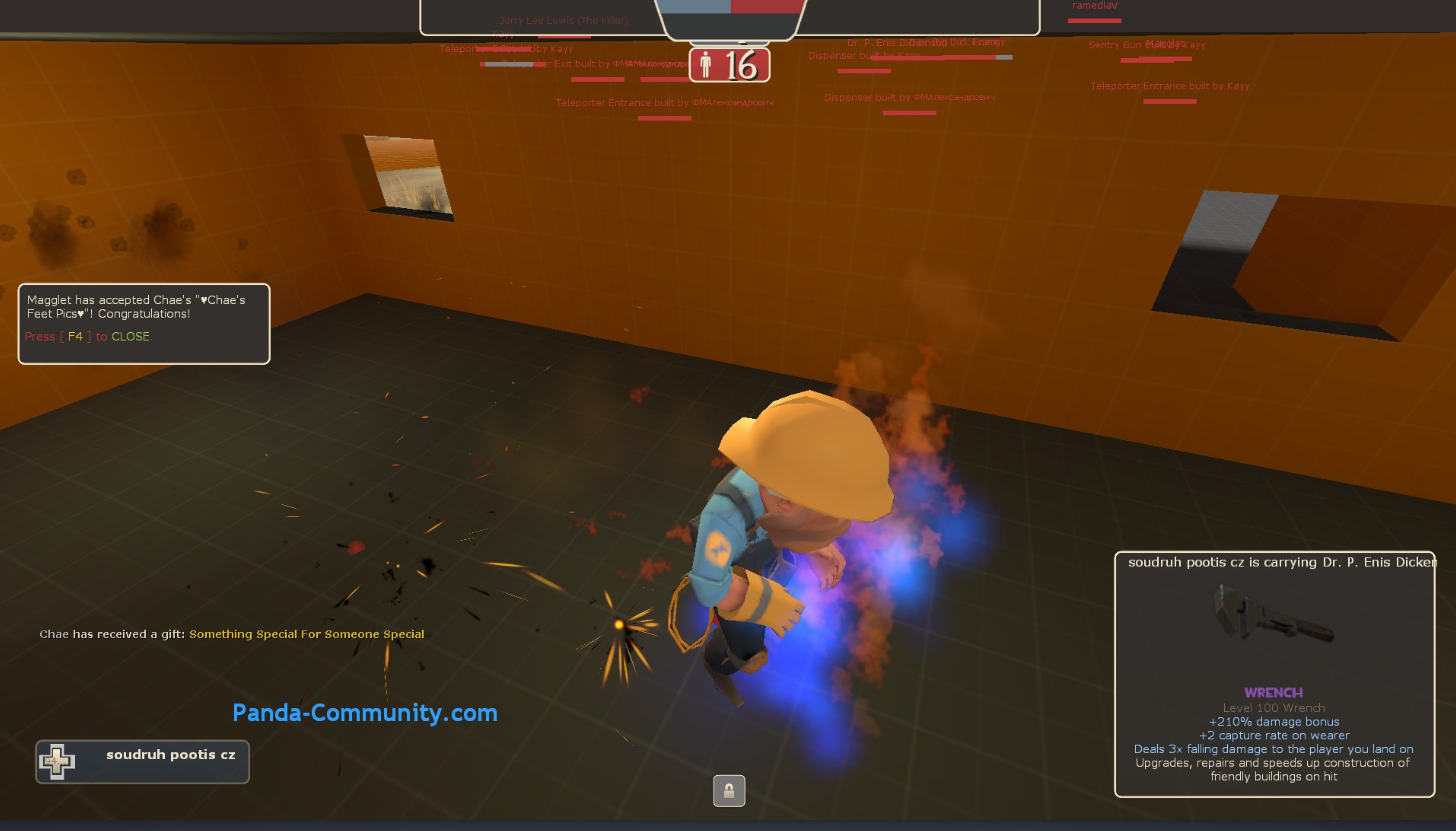Click the Jerry Lee Lewis (The Killer) killfeed name
1456x831 pixels.
(x=563, y=20)
